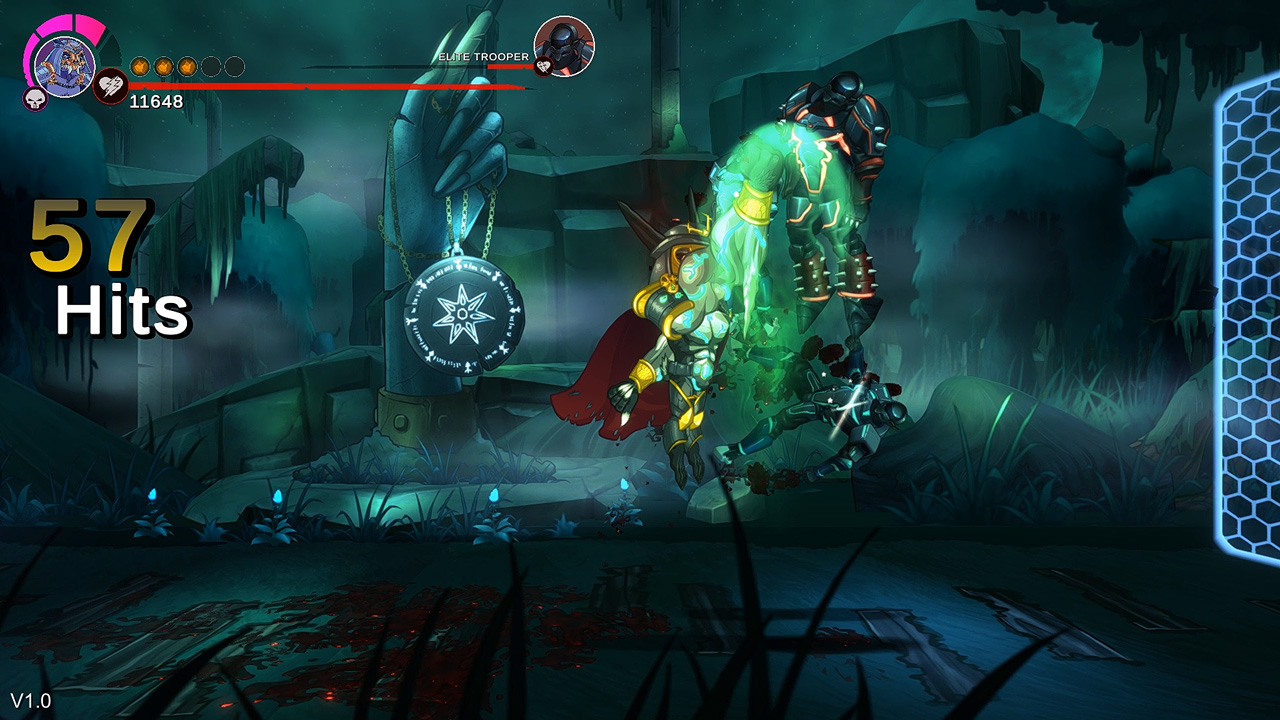This screenshot has width=1280, height=720.
Task: Click the first lit orange energy orb
Action: click(140, 65)
